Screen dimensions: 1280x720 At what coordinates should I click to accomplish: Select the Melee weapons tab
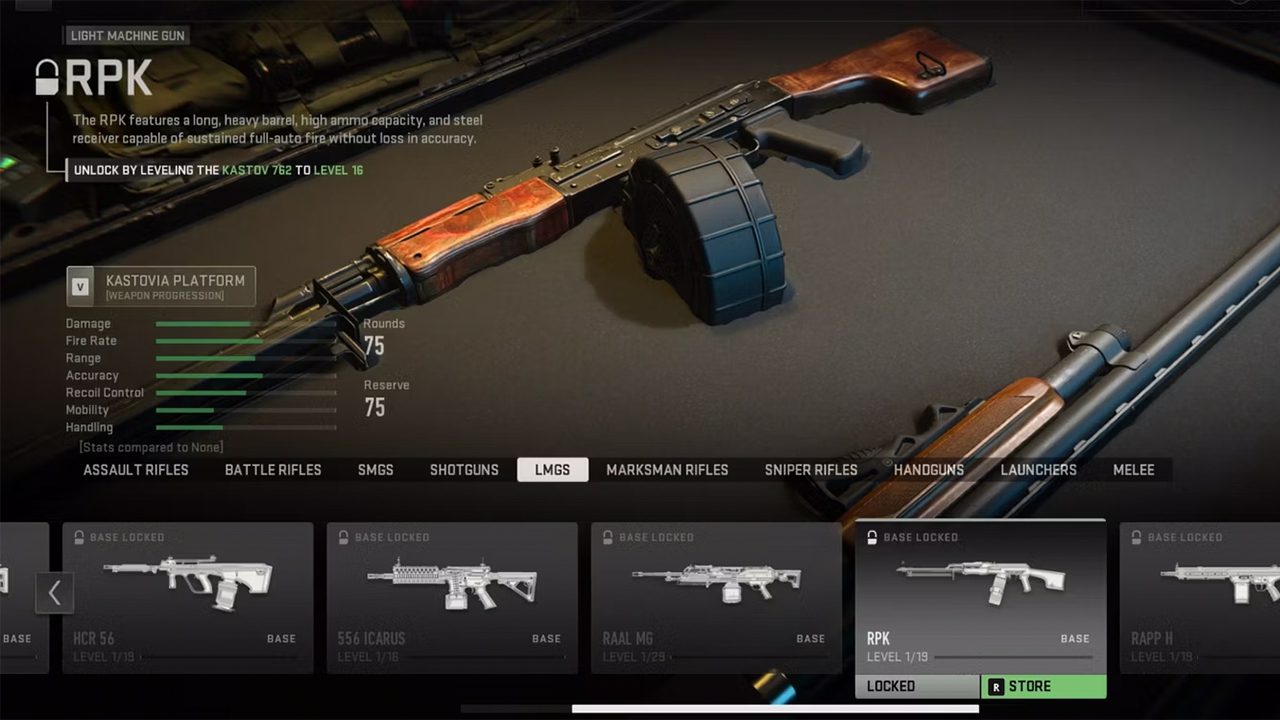tap(1134, 470)
